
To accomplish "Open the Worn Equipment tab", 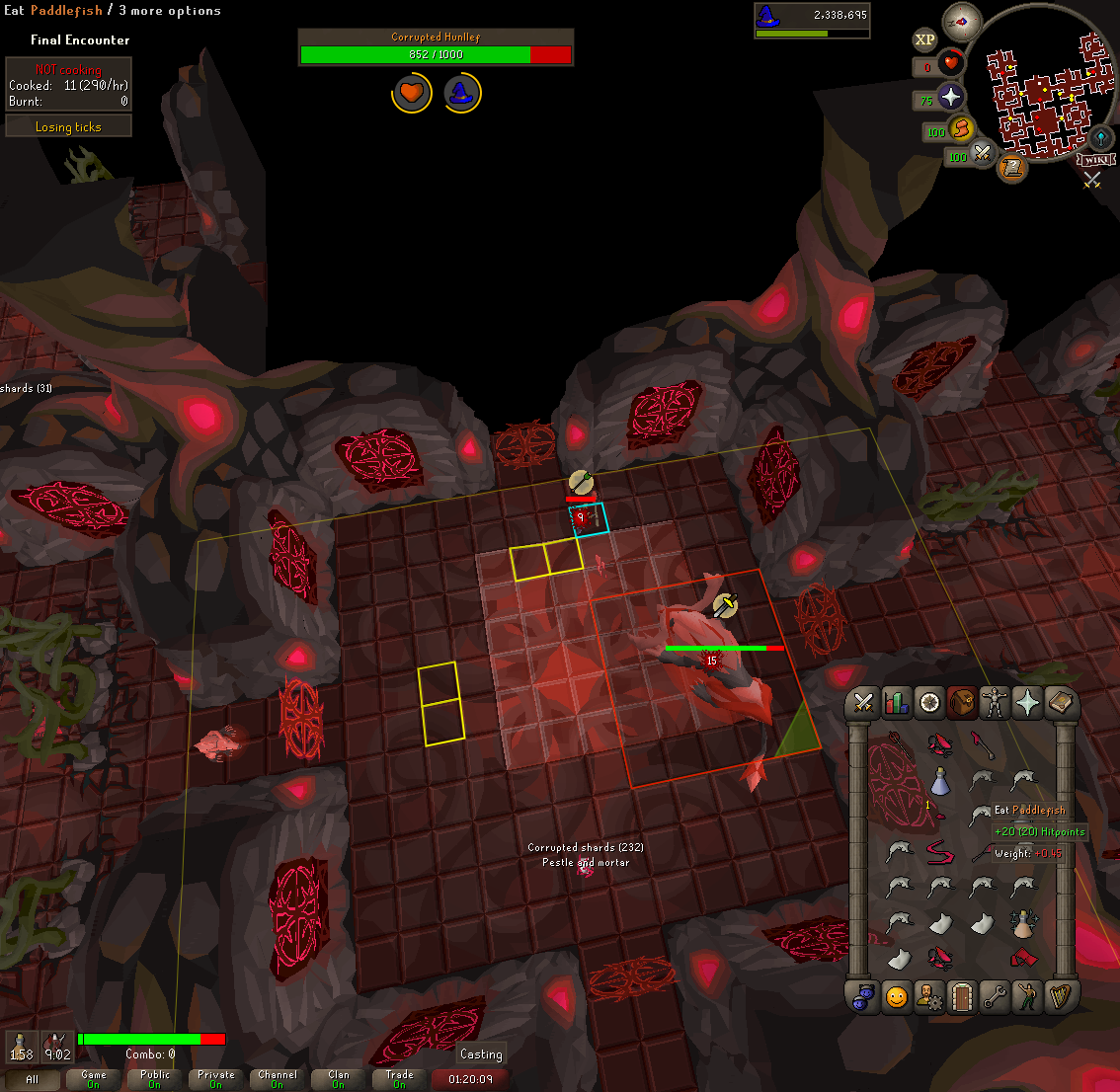I will (995, 702).
